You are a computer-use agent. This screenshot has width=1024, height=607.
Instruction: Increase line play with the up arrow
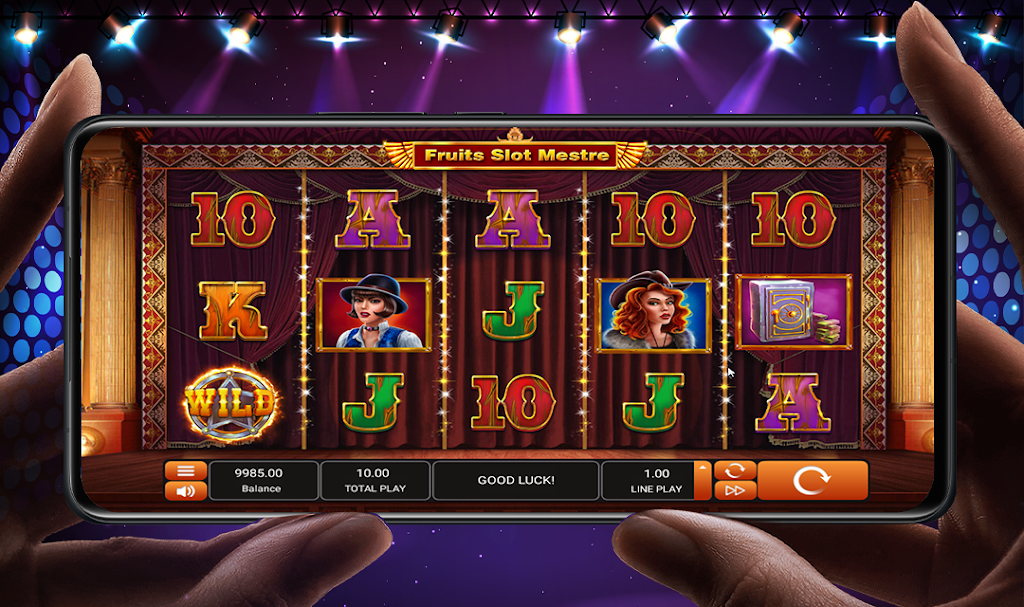[x=704, y=468]
